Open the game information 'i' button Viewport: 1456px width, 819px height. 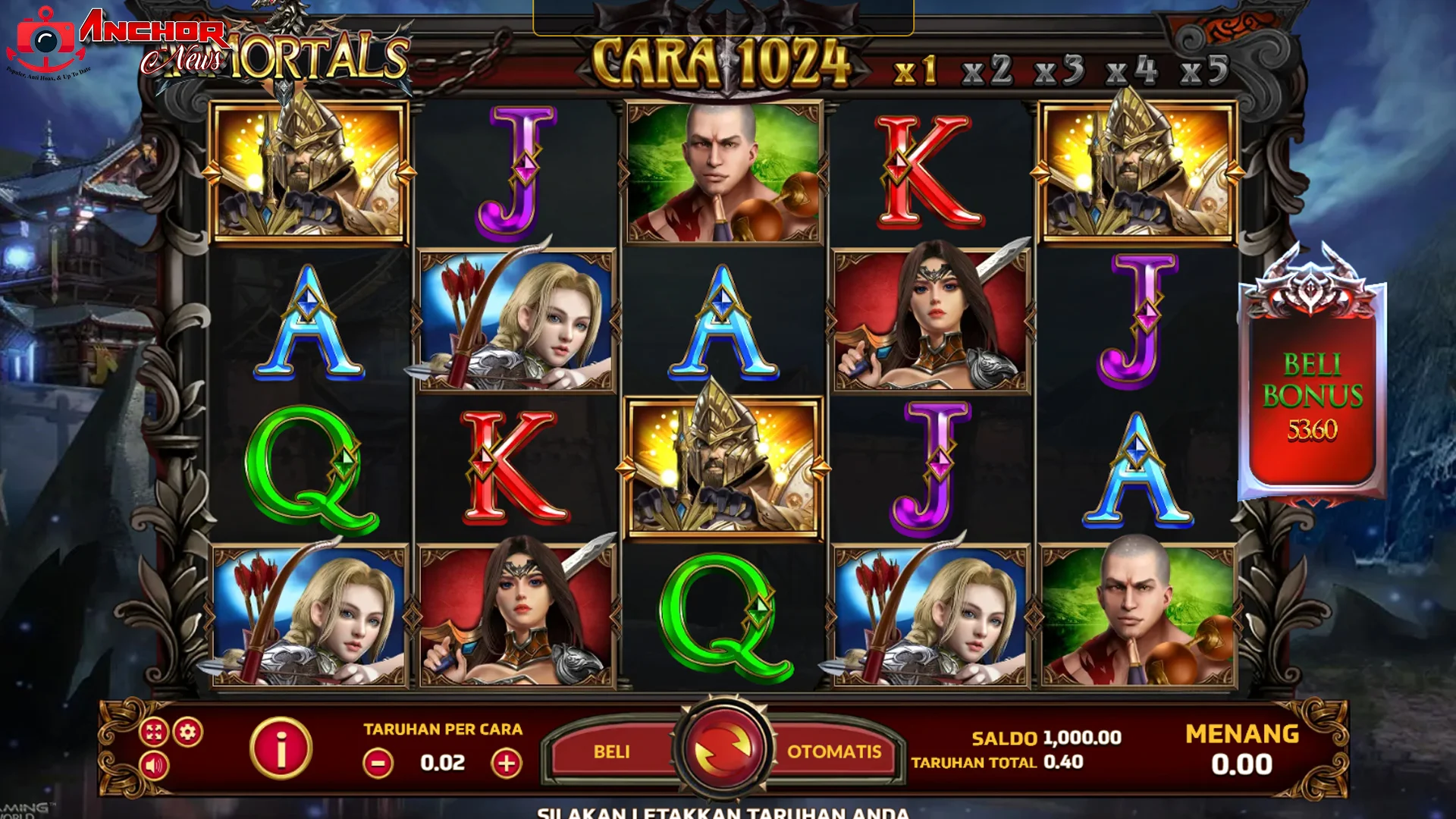(281, 747)
